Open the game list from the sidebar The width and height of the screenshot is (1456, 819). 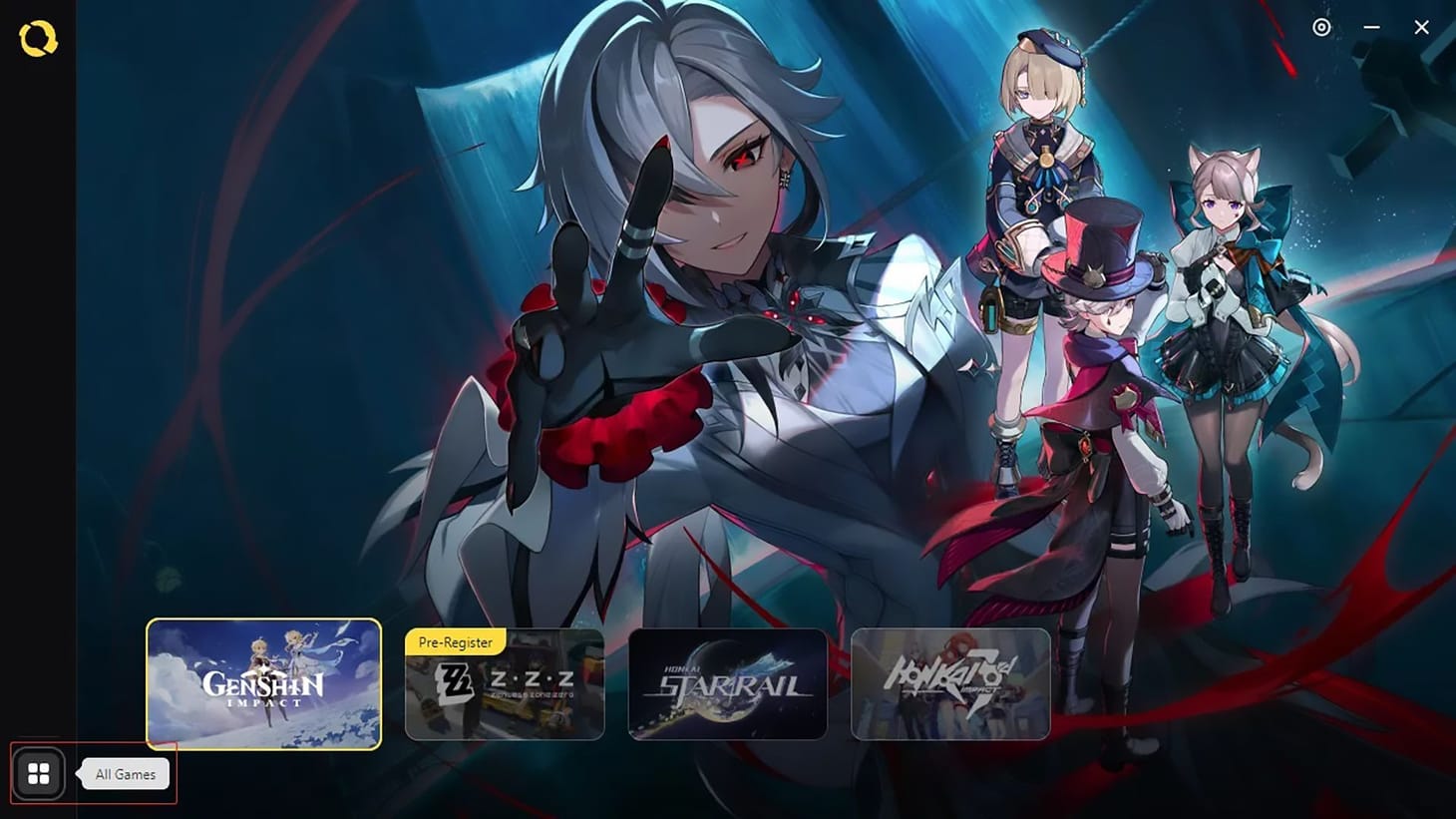(38, 773)
